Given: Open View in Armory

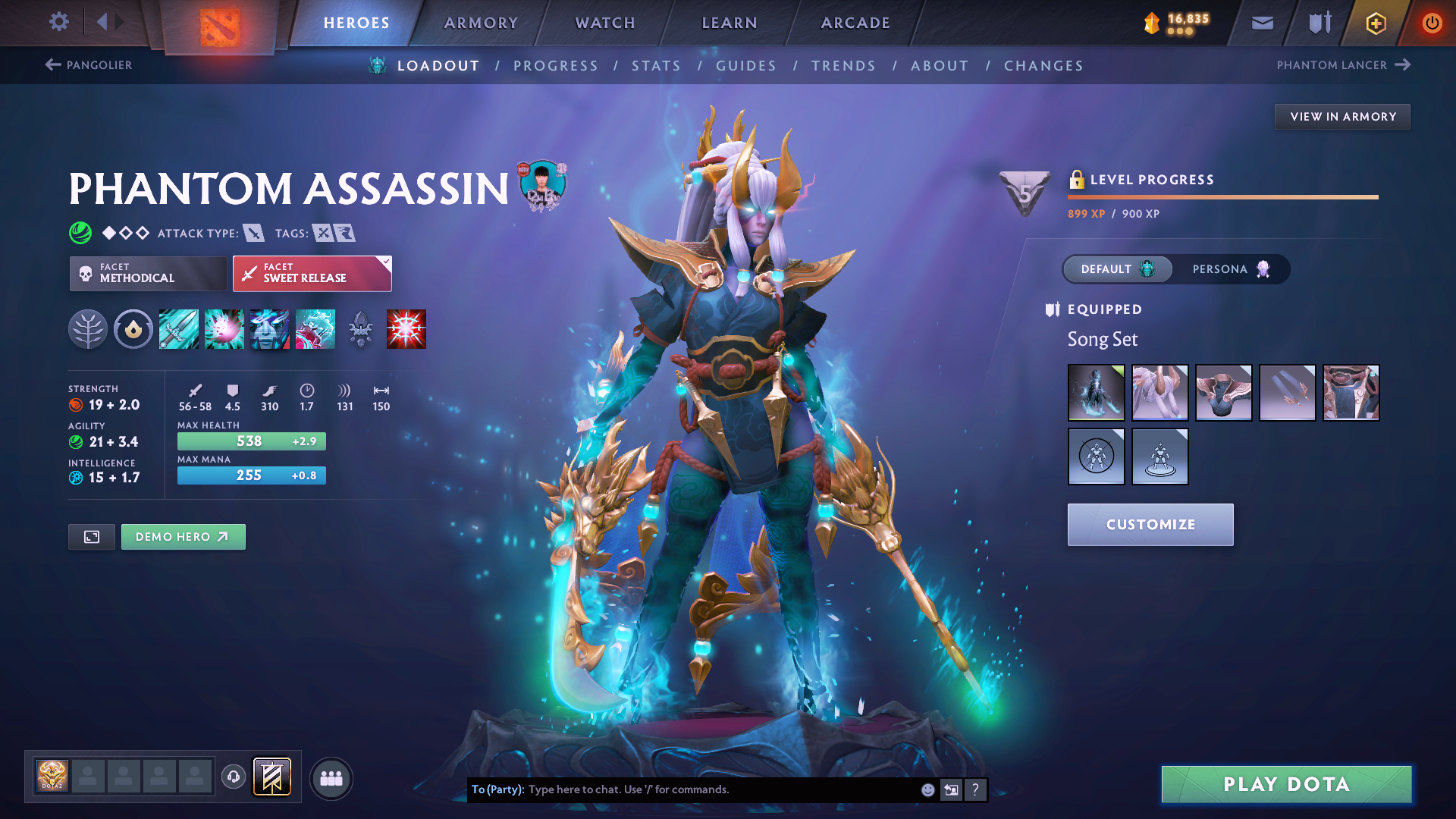Looking at the screenshot, I should (x=1342, y=117).
